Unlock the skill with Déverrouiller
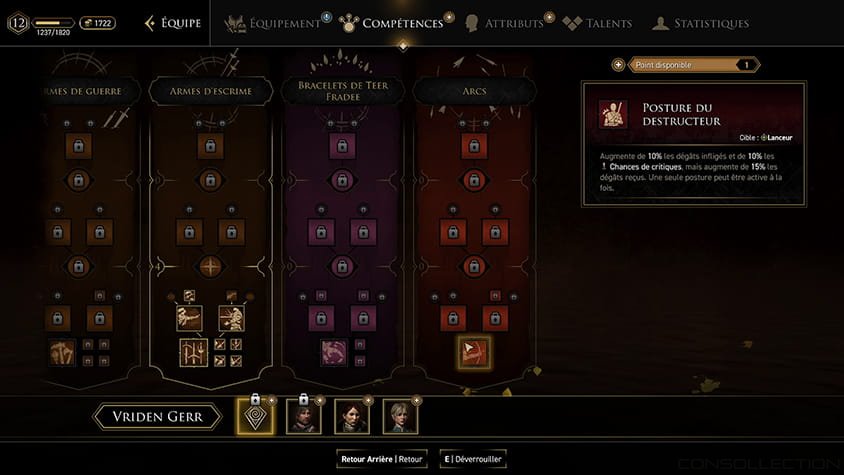The width and height of the screenshot is (844, 475). [x=474, y=459]
